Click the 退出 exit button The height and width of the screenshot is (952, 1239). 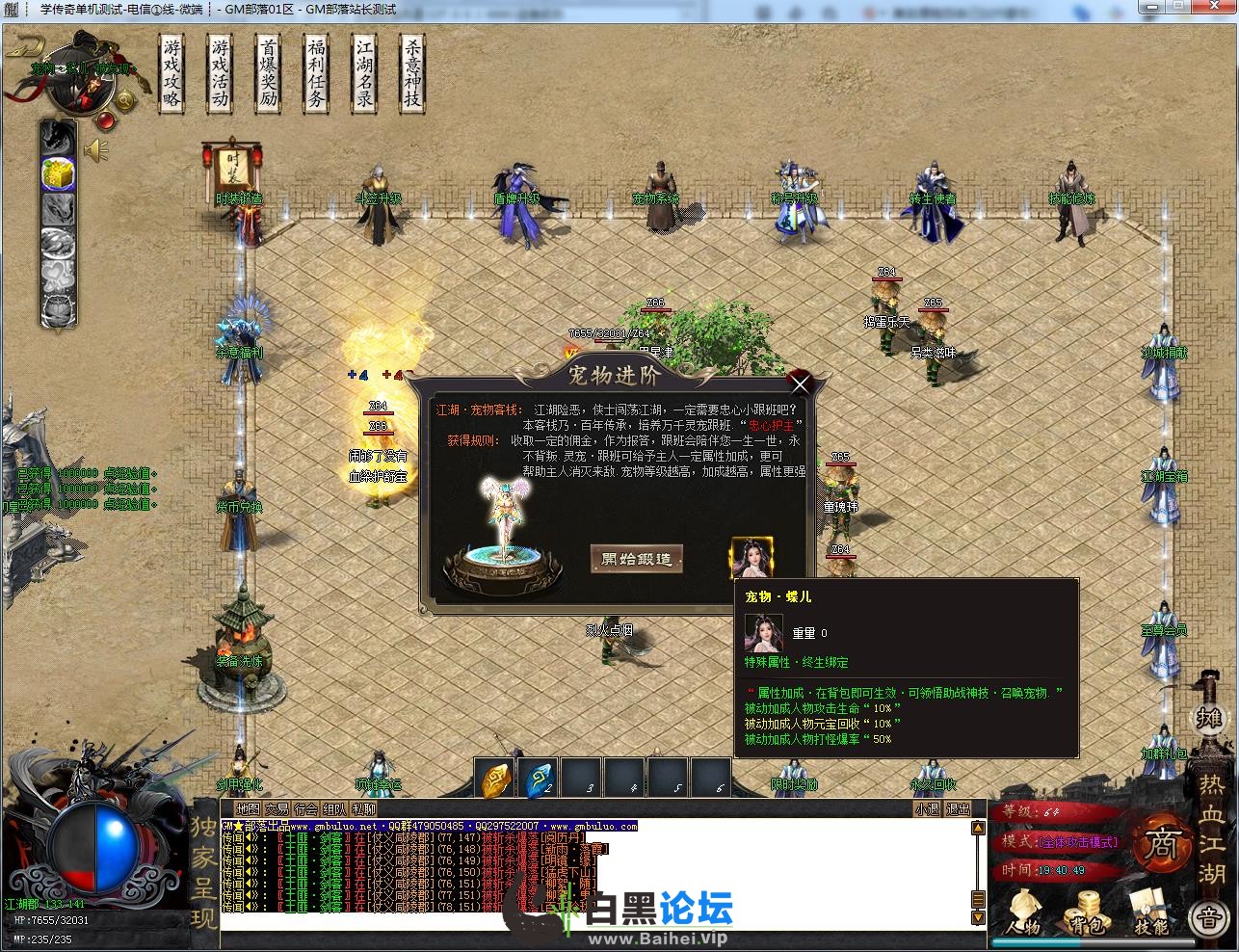pyautogui.click(x=958, y=809)
